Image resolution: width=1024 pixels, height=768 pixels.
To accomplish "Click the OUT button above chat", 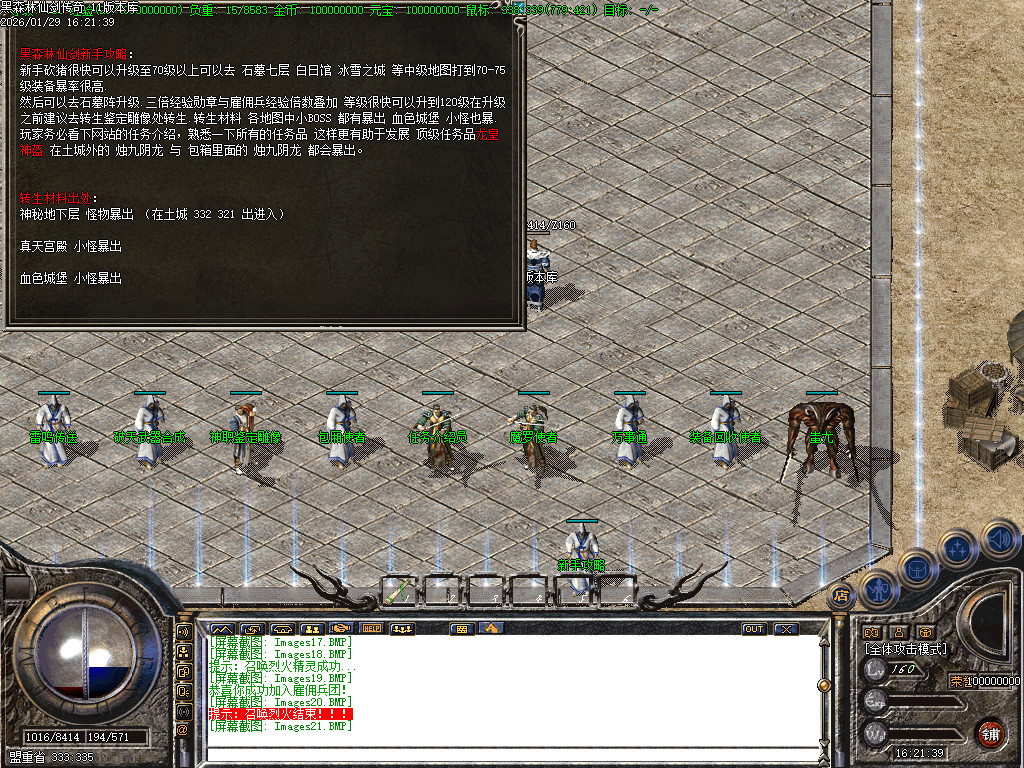I will 754,629.
